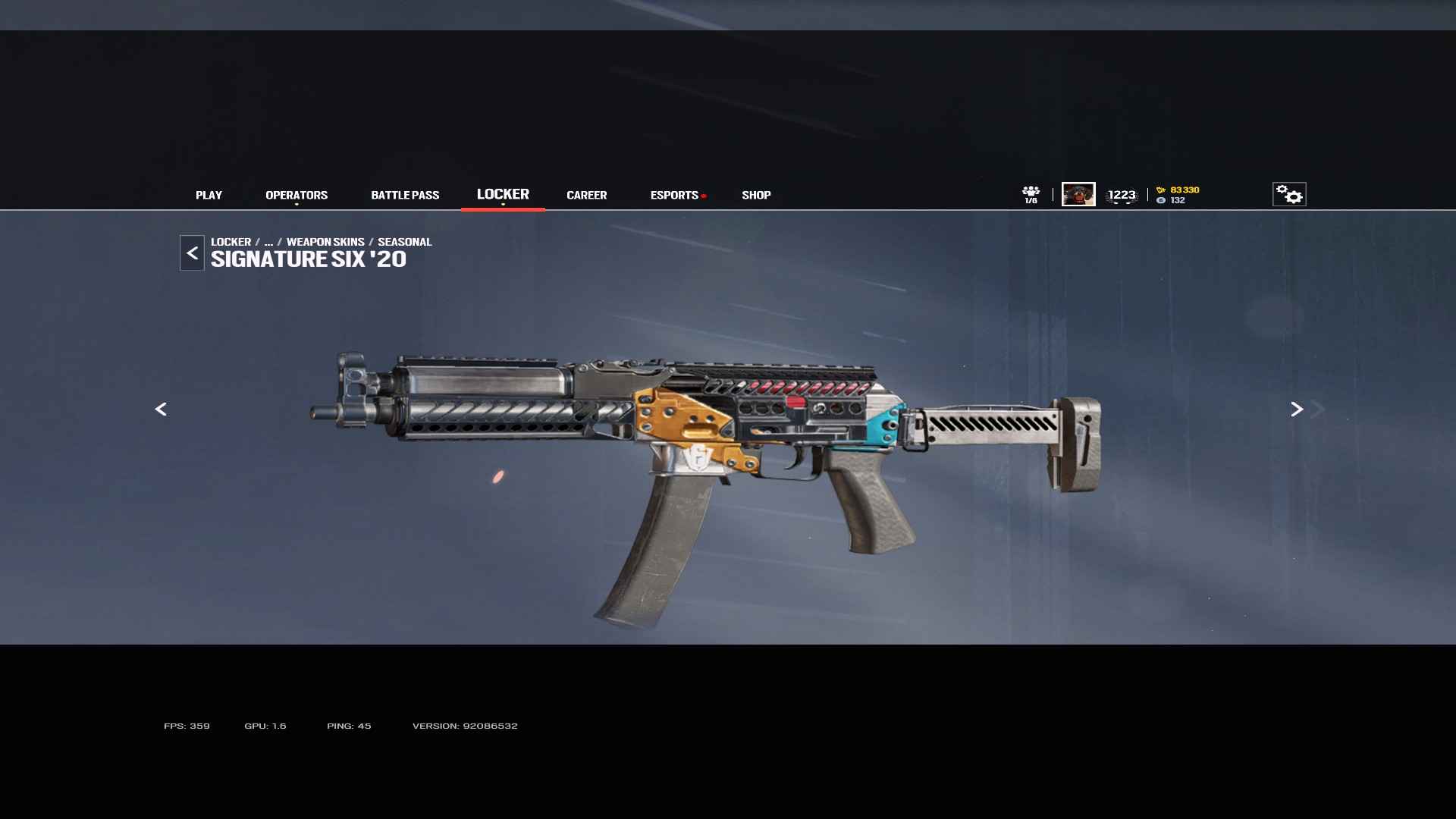
Task: Open the Career tab
Action: pos(586,195)
